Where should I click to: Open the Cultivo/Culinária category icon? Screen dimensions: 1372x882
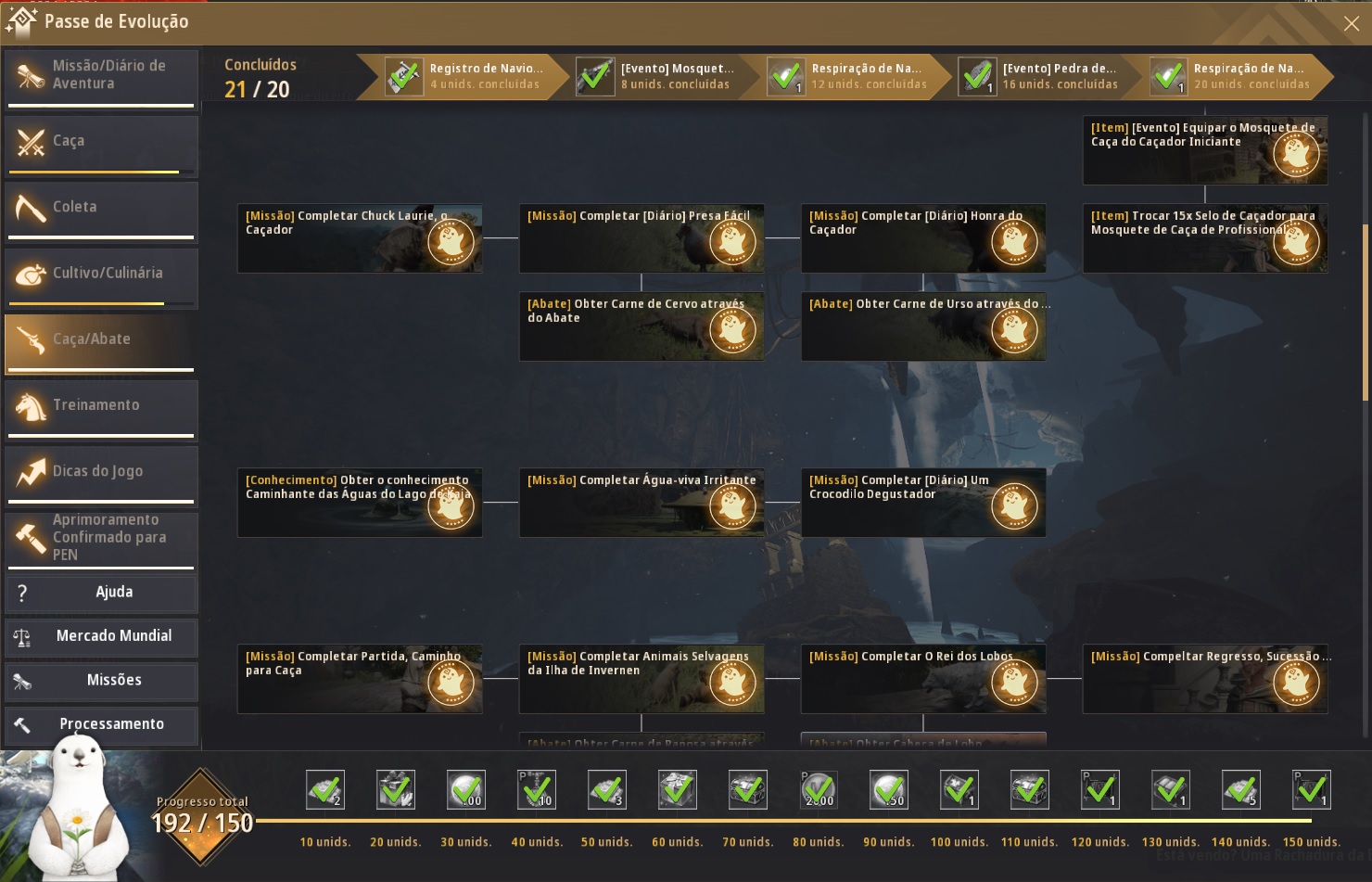click(x=29, y=275)
